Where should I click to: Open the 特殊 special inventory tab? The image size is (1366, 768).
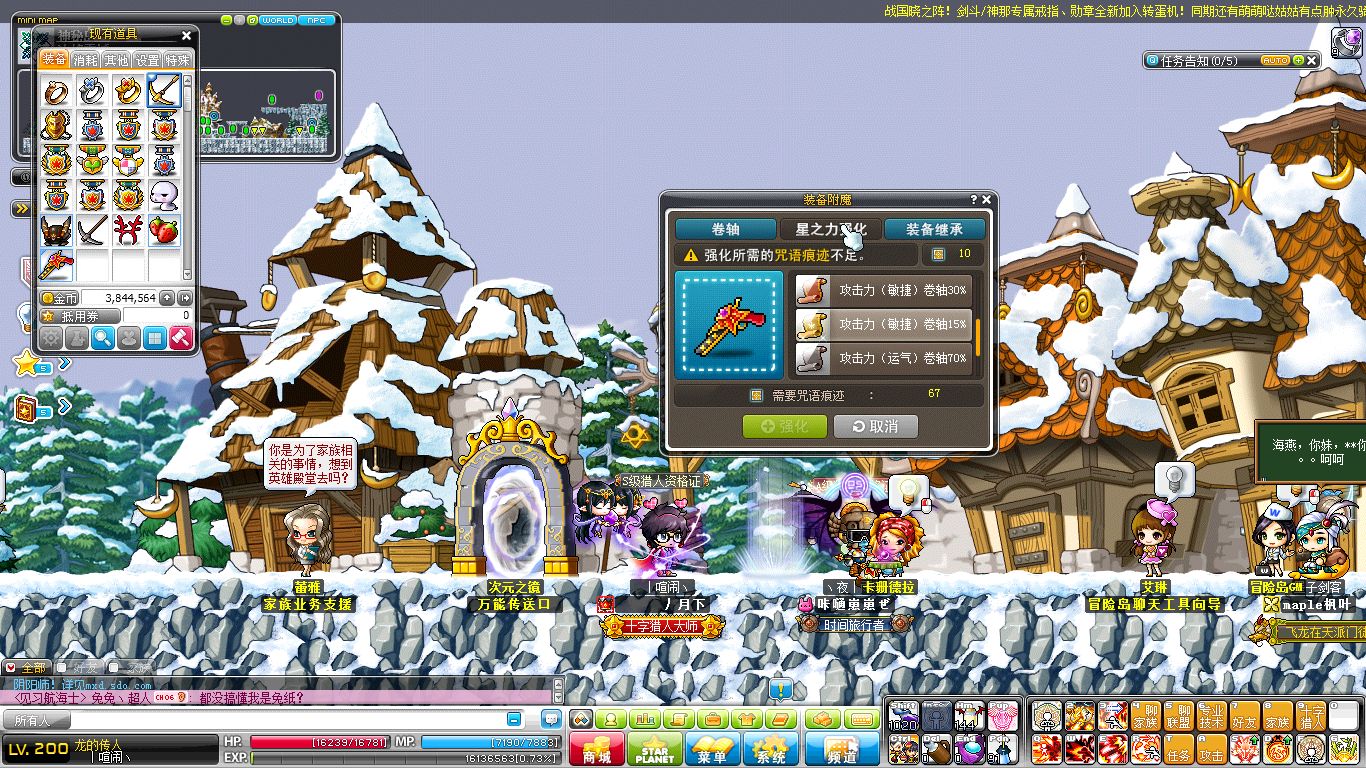click(x=177, y=60)
